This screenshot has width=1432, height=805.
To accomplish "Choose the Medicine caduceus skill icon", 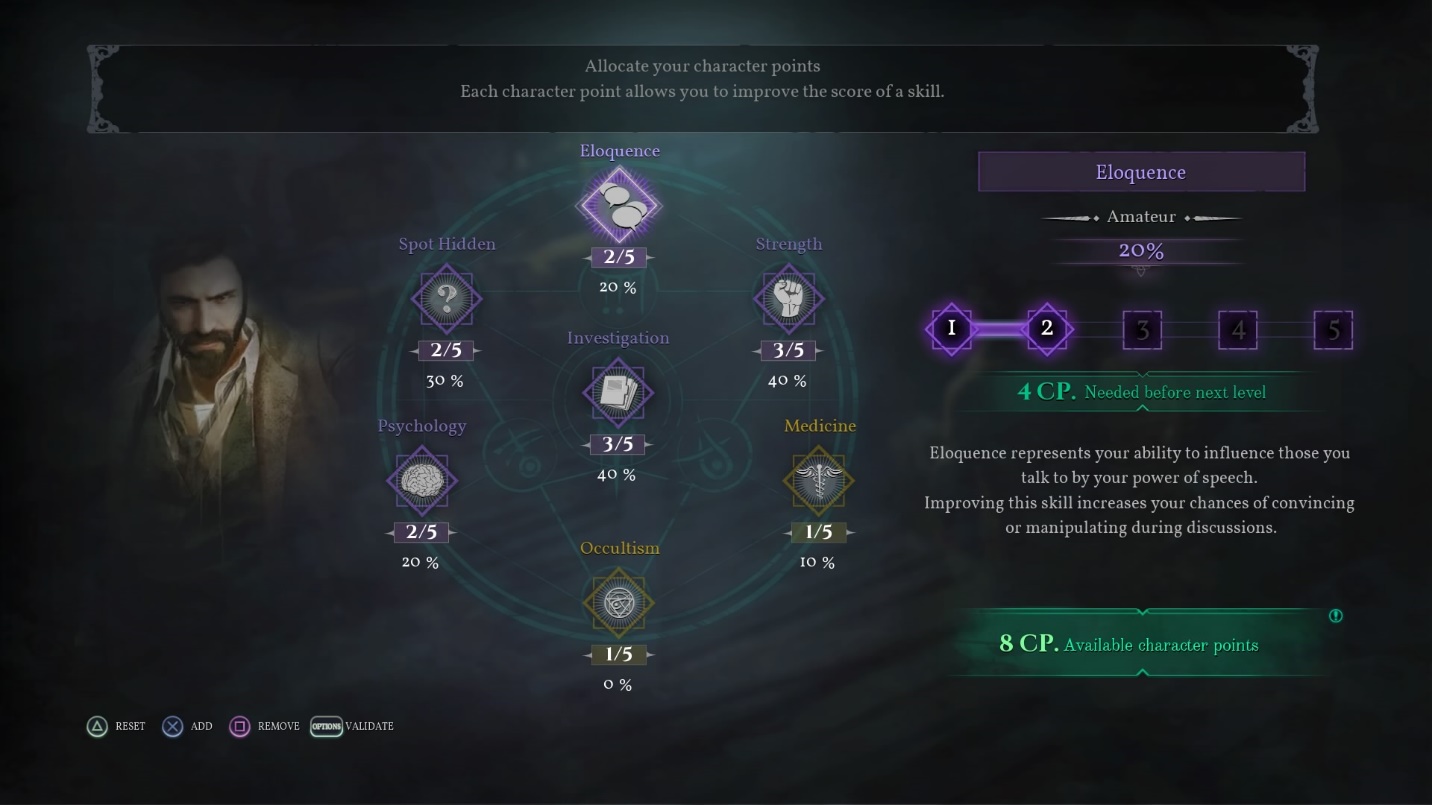I will 818,480.
